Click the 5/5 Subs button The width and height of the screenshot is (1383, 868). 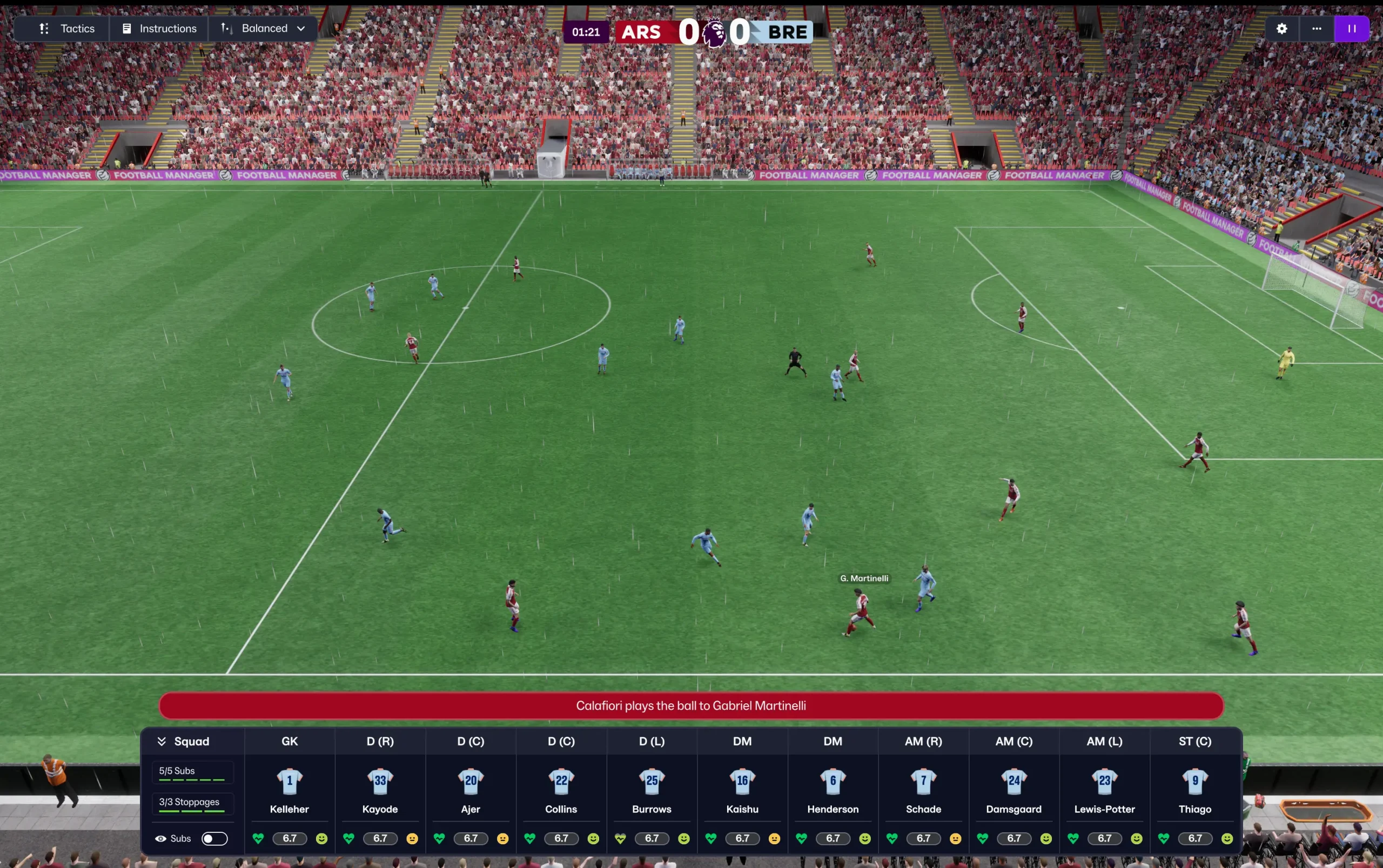[x=192, y=771]
